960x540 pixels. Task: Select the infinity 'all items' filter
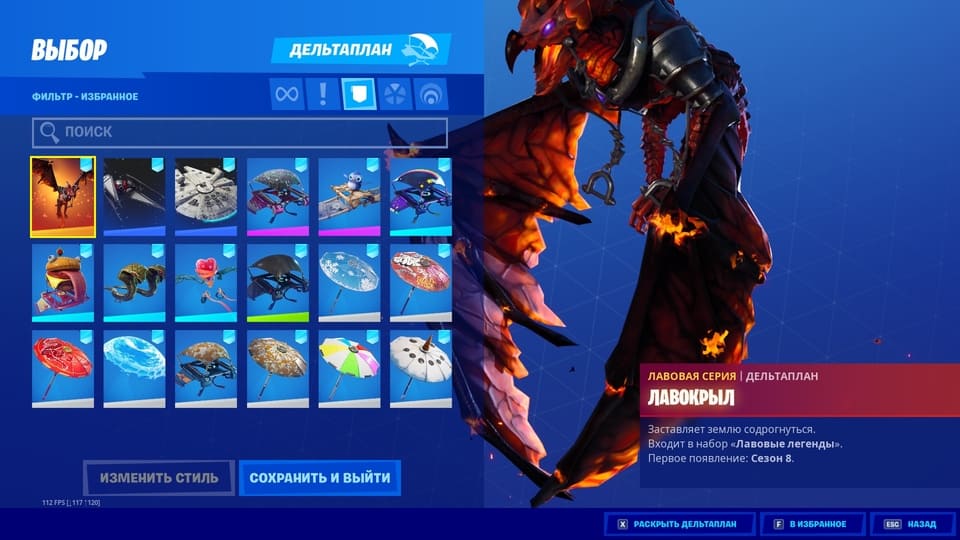pos(288,94)
